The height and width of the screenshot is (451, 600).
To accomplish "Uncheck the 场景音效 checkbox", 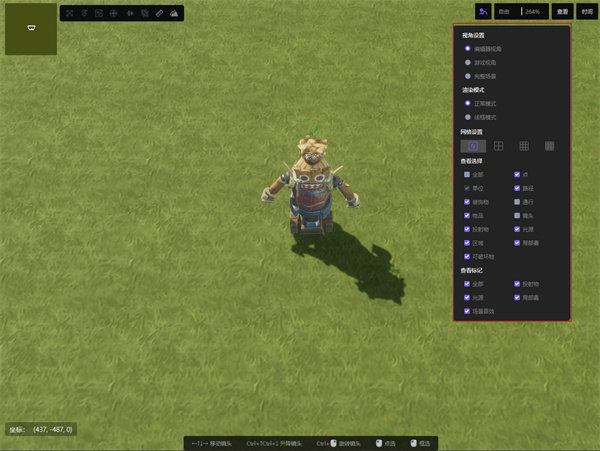I will [467, 311].
